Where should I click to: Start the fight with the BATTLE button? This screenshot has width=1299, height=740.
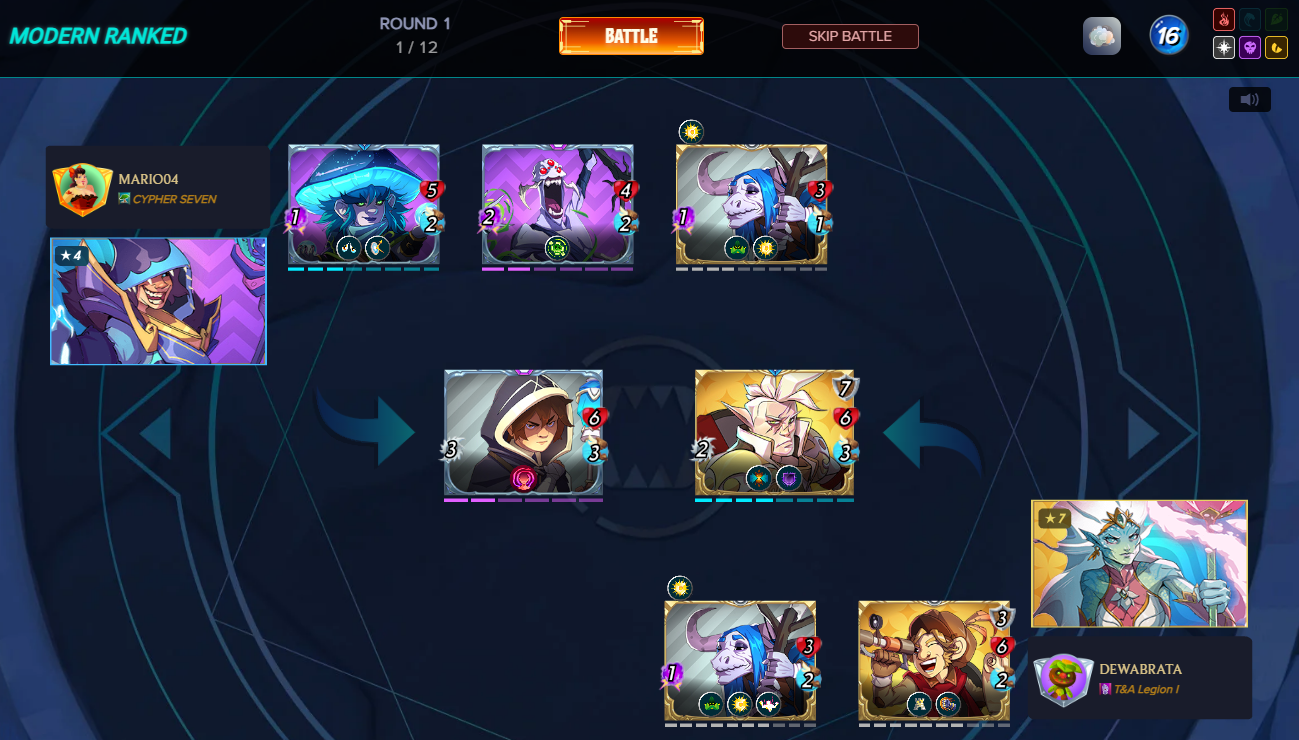631,37
